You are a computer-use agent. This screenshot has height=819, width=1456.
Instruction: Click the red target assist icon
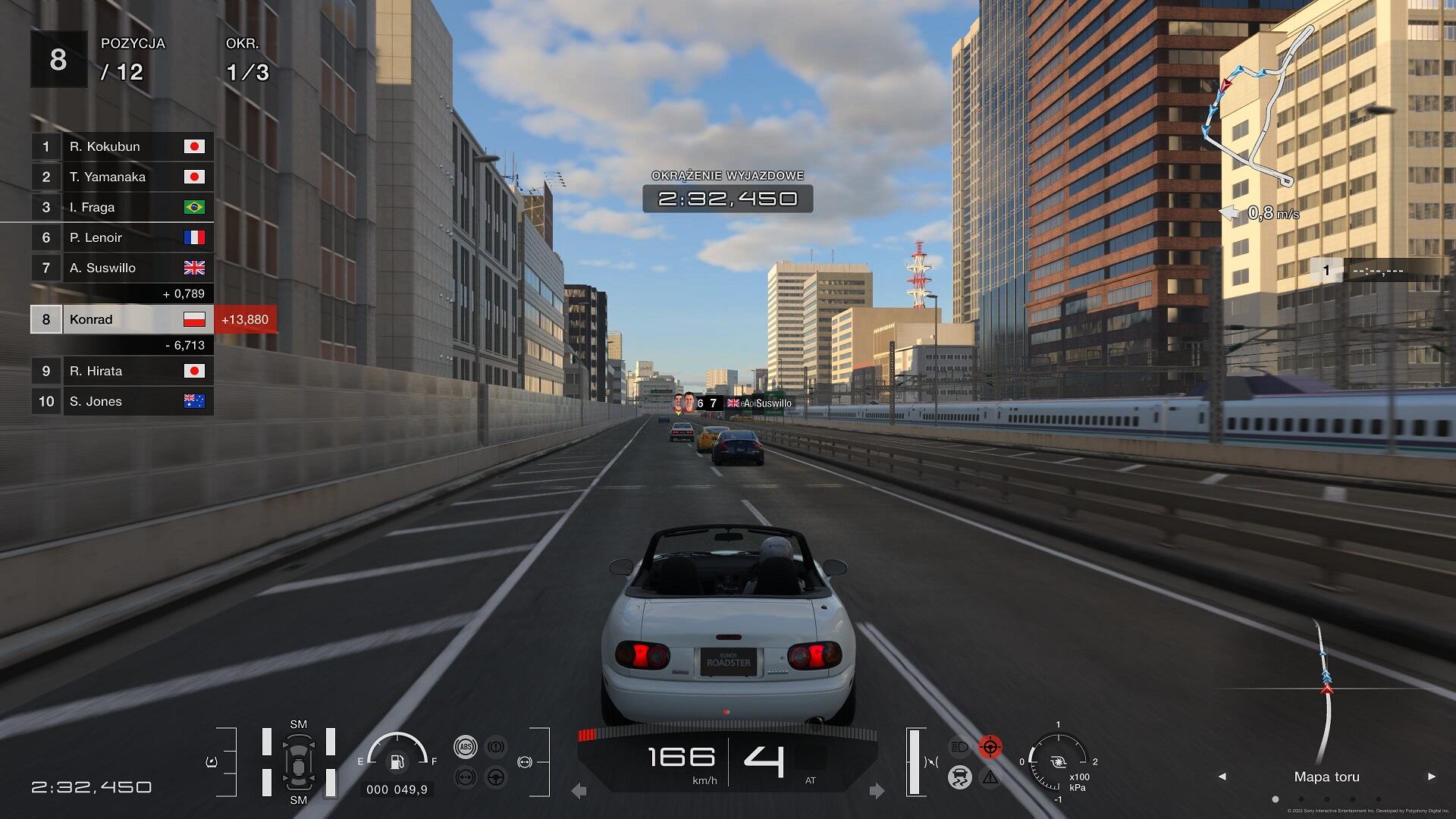(990, 747)
